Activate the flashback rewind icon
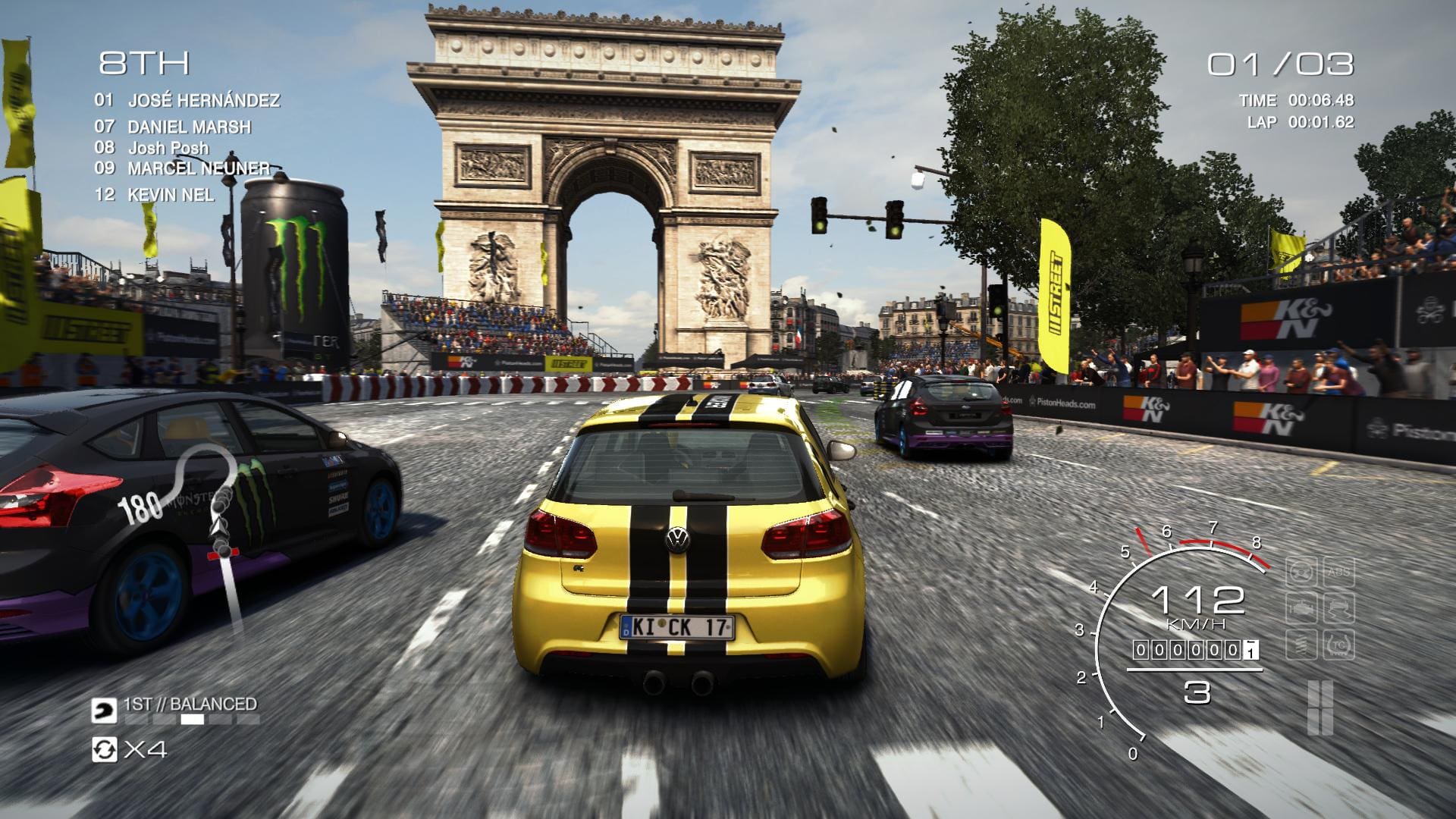Viewport: 1456px width, 819px height. point(105,749)
